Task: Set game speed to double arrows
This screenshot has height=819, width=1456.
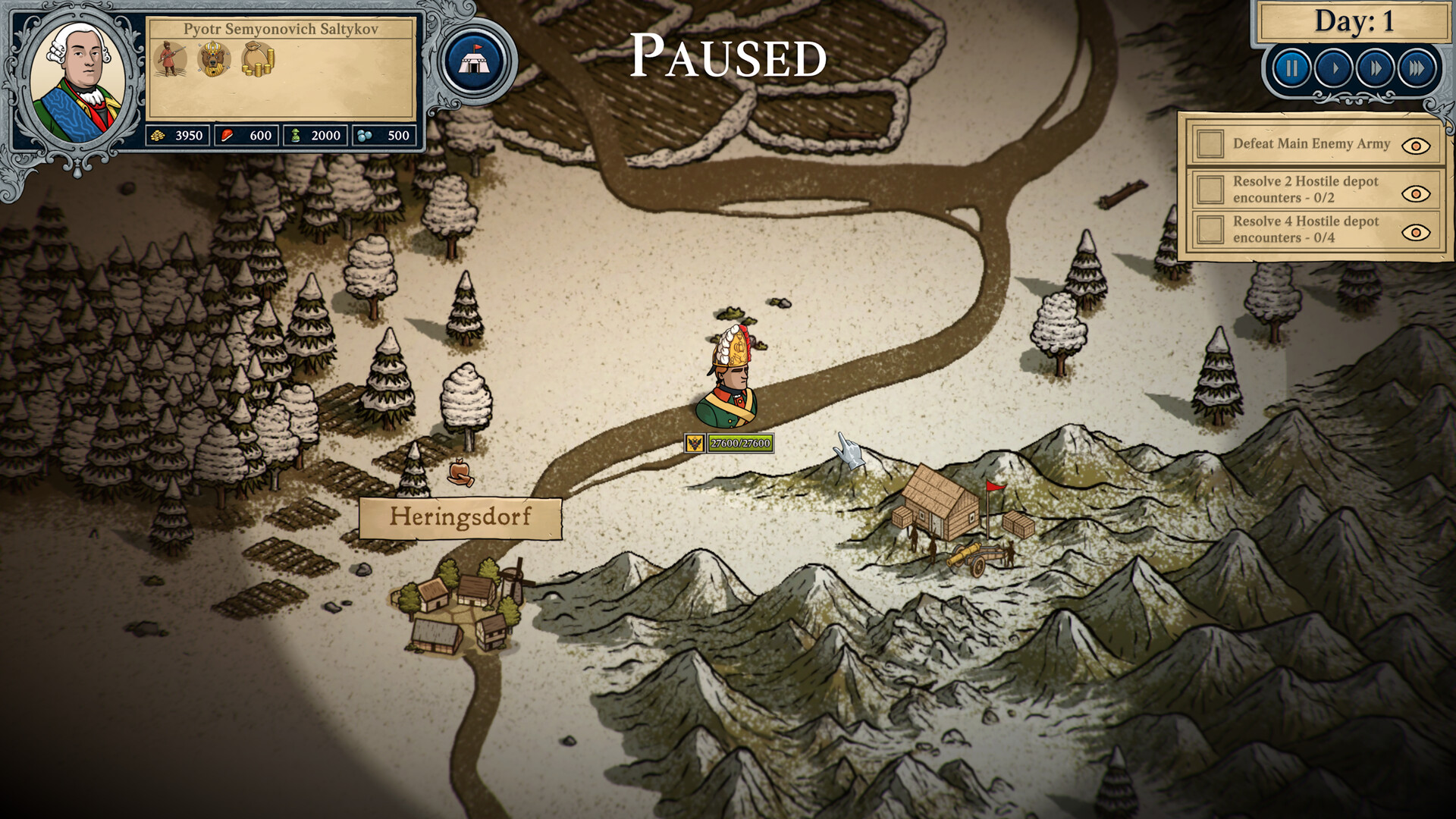Action: click(x=1375, y=69)
